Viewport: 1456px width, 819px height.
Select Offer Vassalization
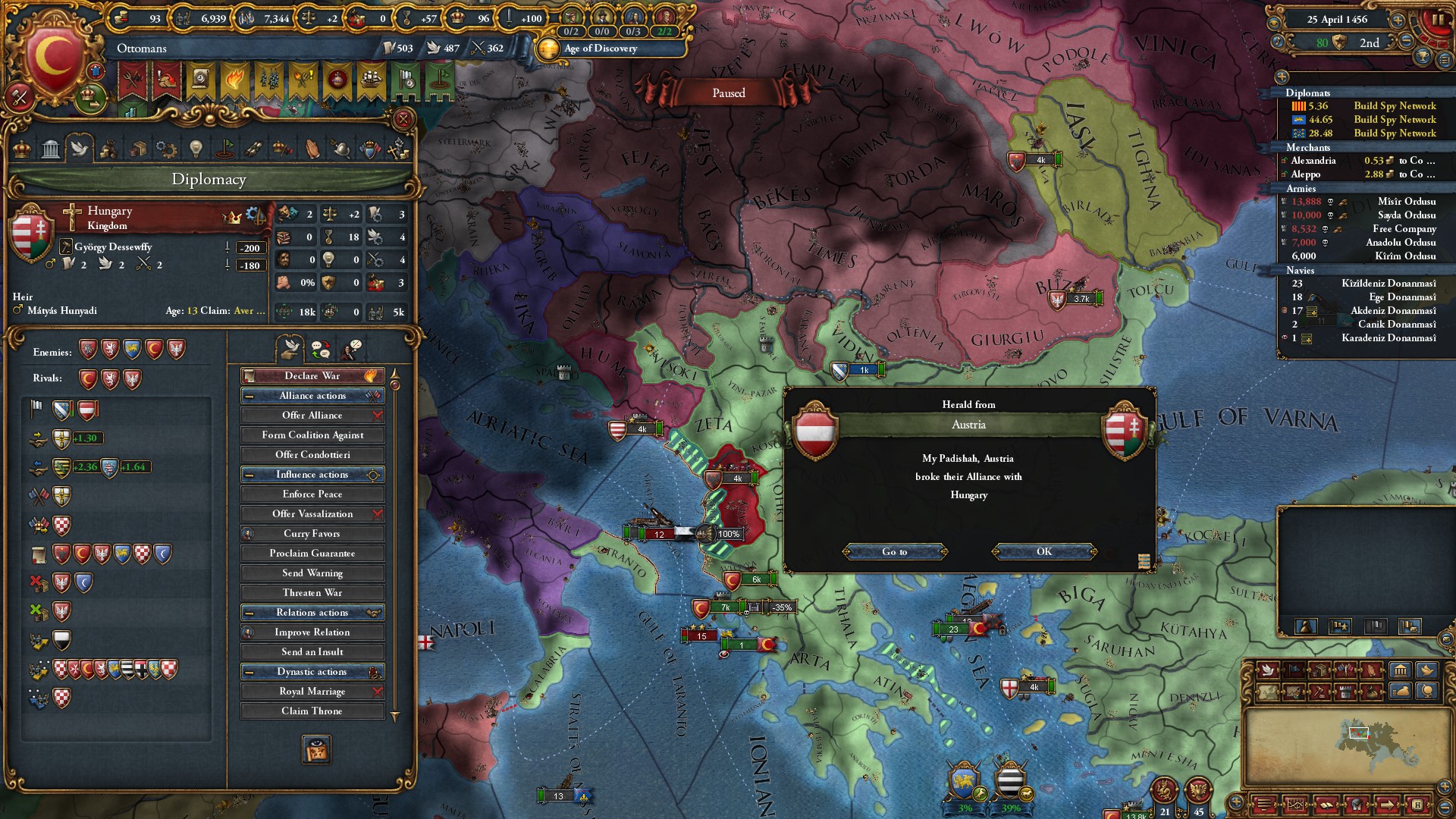click(312, 513)
